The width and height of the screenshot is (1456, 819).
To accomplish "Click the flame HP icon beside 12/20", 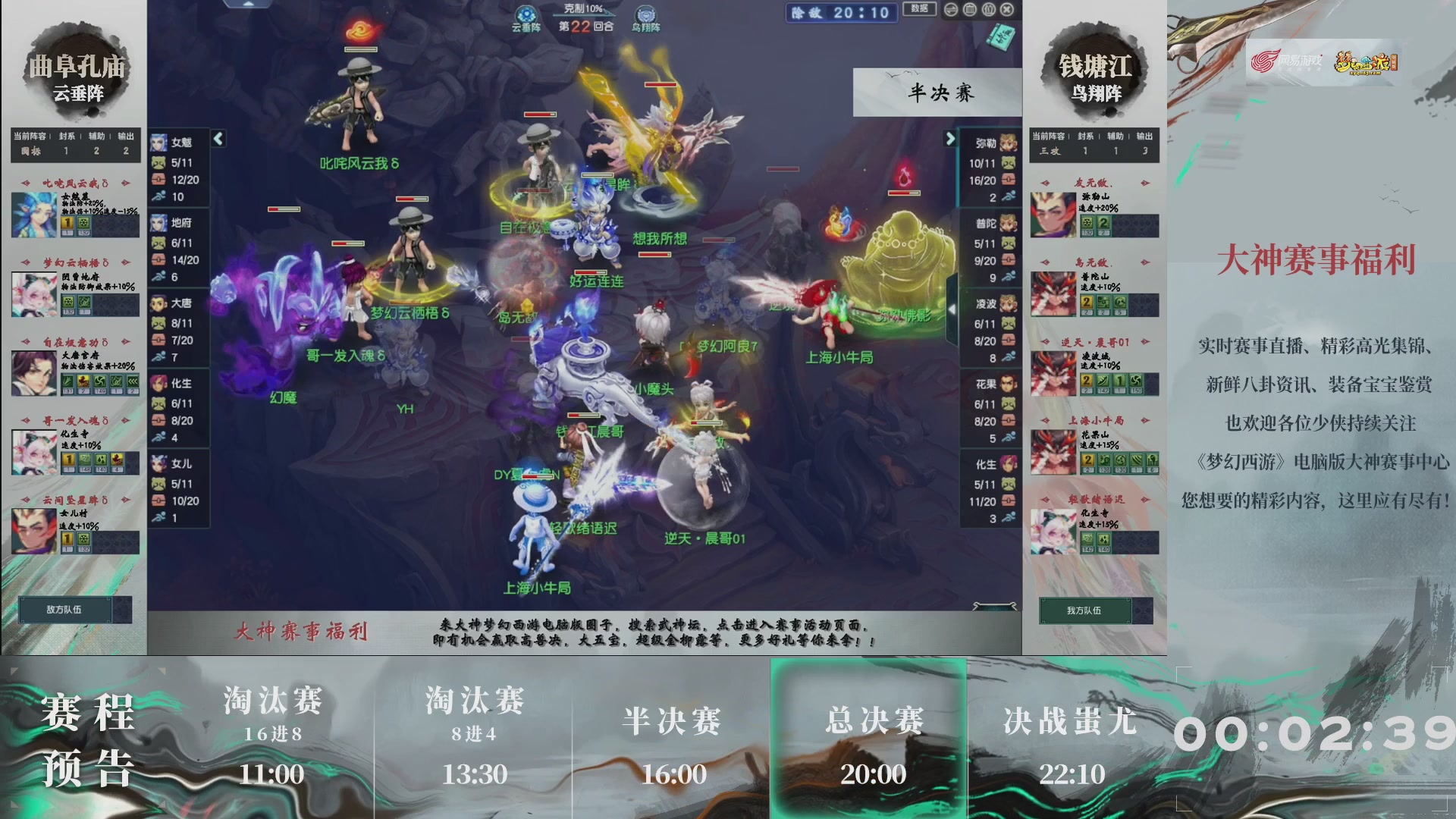I will point(158,180).
